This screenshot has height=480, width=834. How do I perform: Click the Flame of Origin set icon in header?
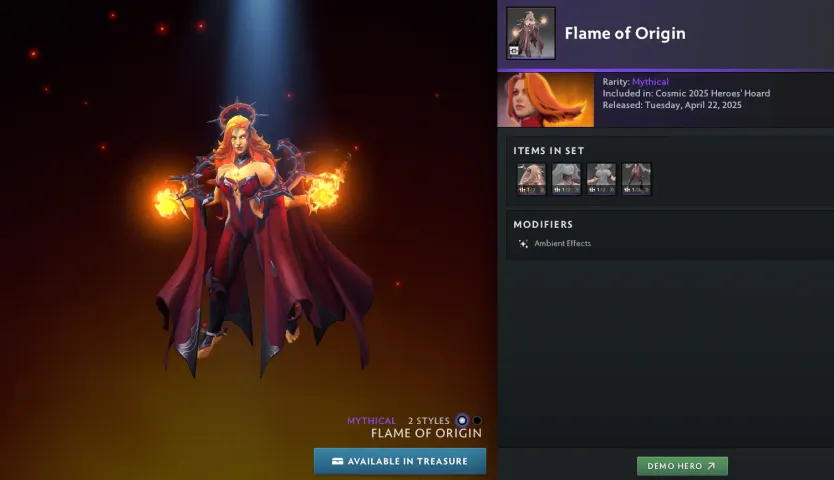[531, 33]
